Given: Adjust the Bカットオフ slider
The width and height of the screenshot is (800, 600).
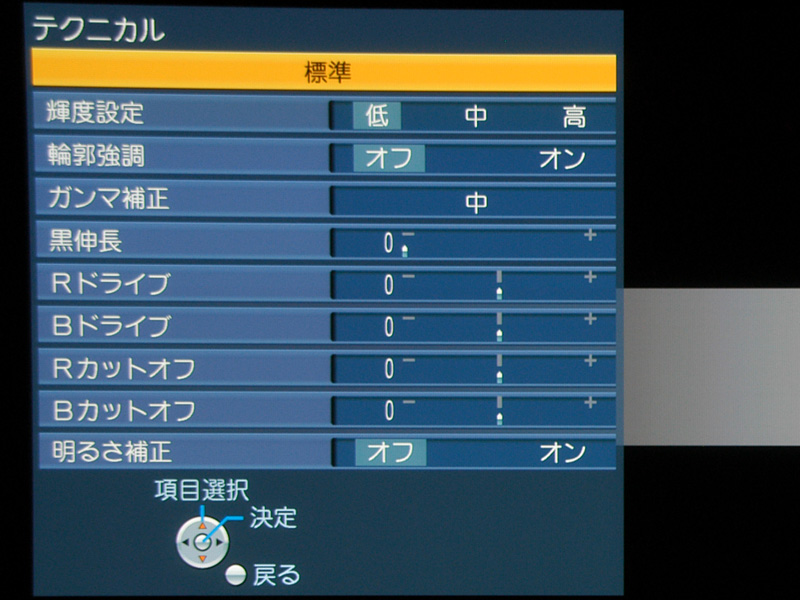Looking at the screenshot, I should click(x=495, y=411).
